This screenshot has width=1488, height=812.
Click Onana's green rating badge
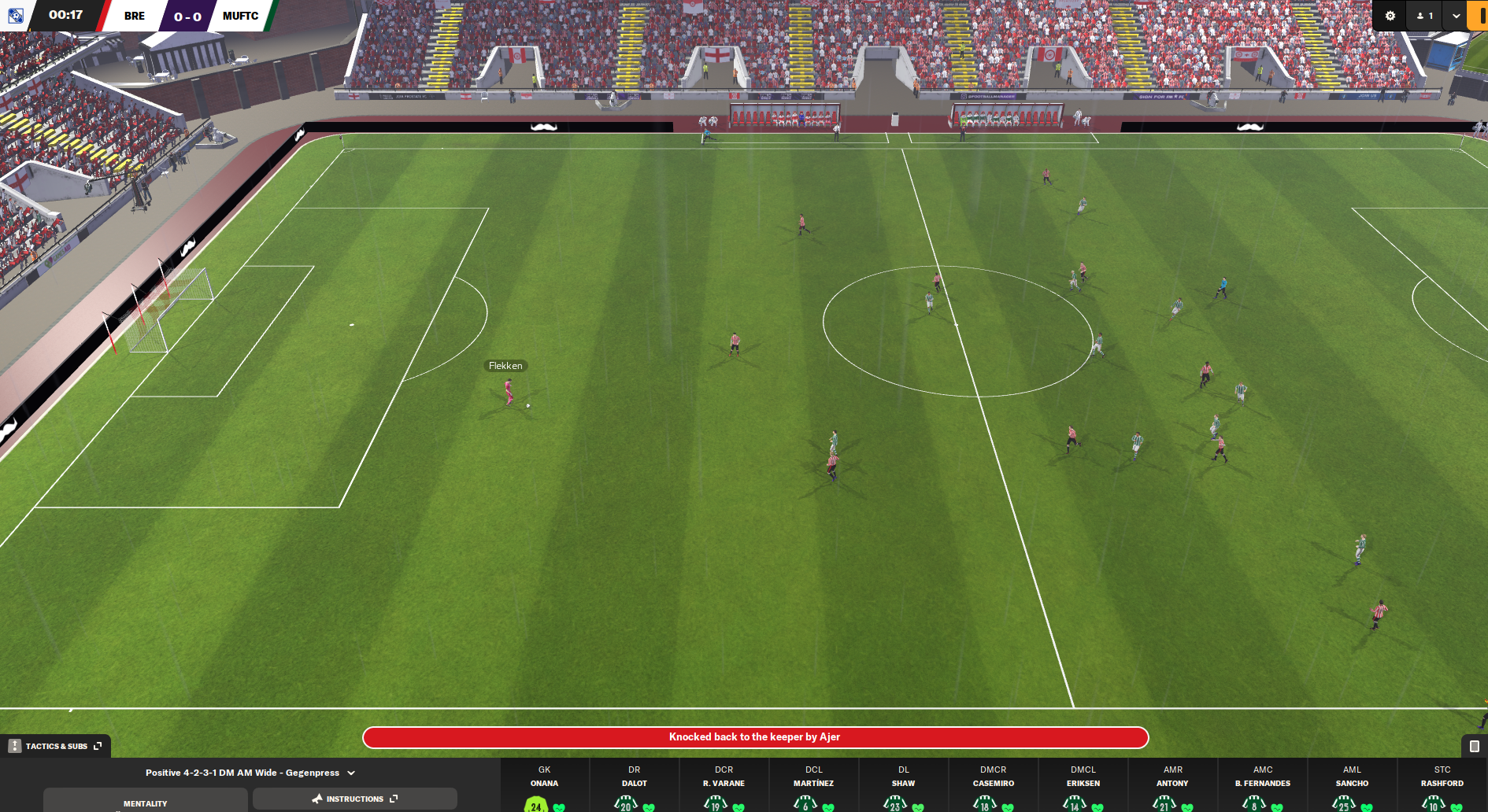click(x=535, y=806)
